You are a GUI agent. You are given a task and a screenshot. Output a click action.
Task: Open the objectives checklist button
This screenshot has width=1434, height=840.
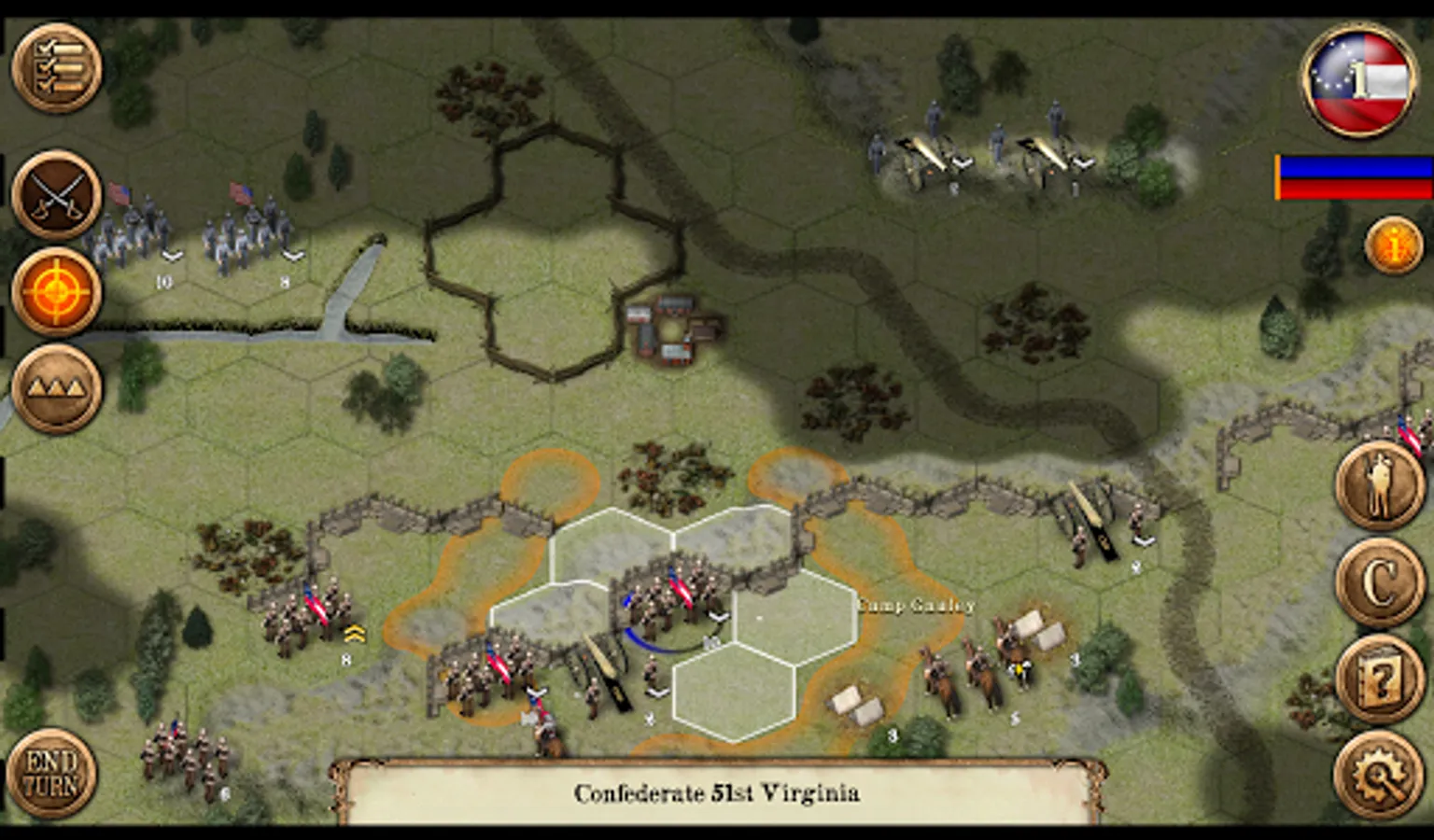click(57, 68)
